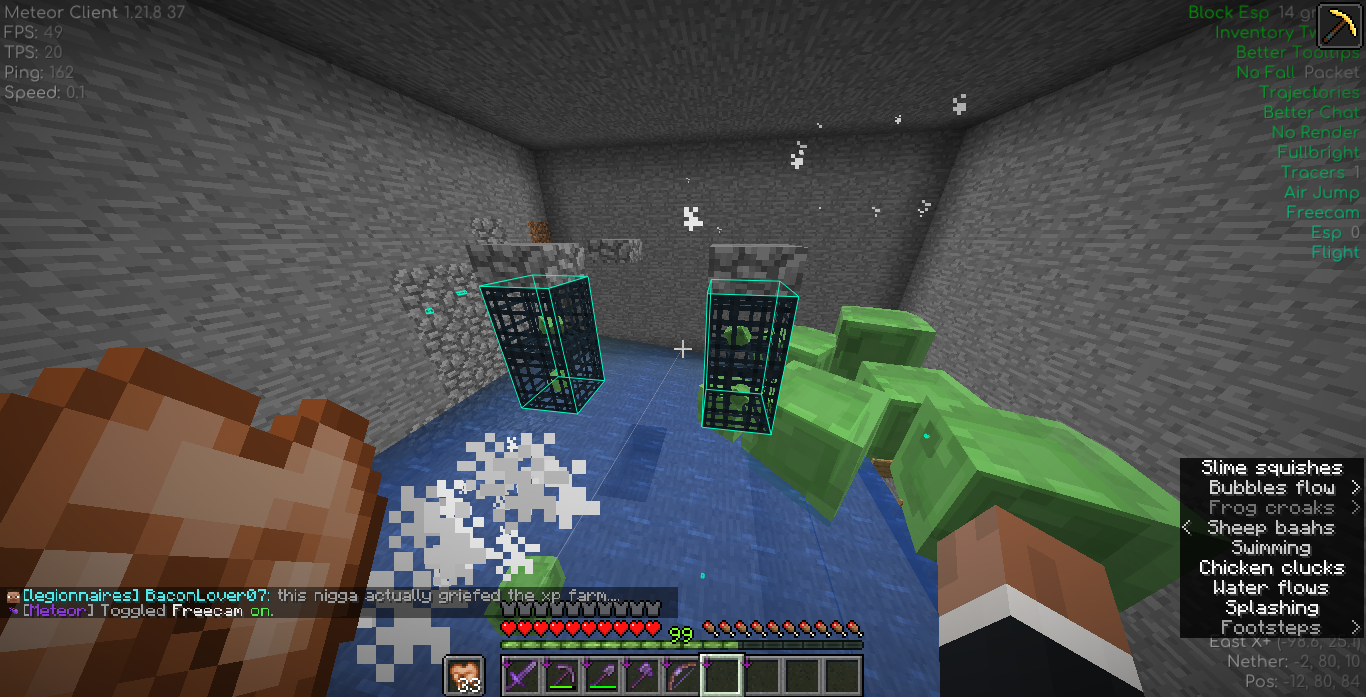
Task: Equip the enchanted bow from the hotbar
Action: click(x=681, y=675)
